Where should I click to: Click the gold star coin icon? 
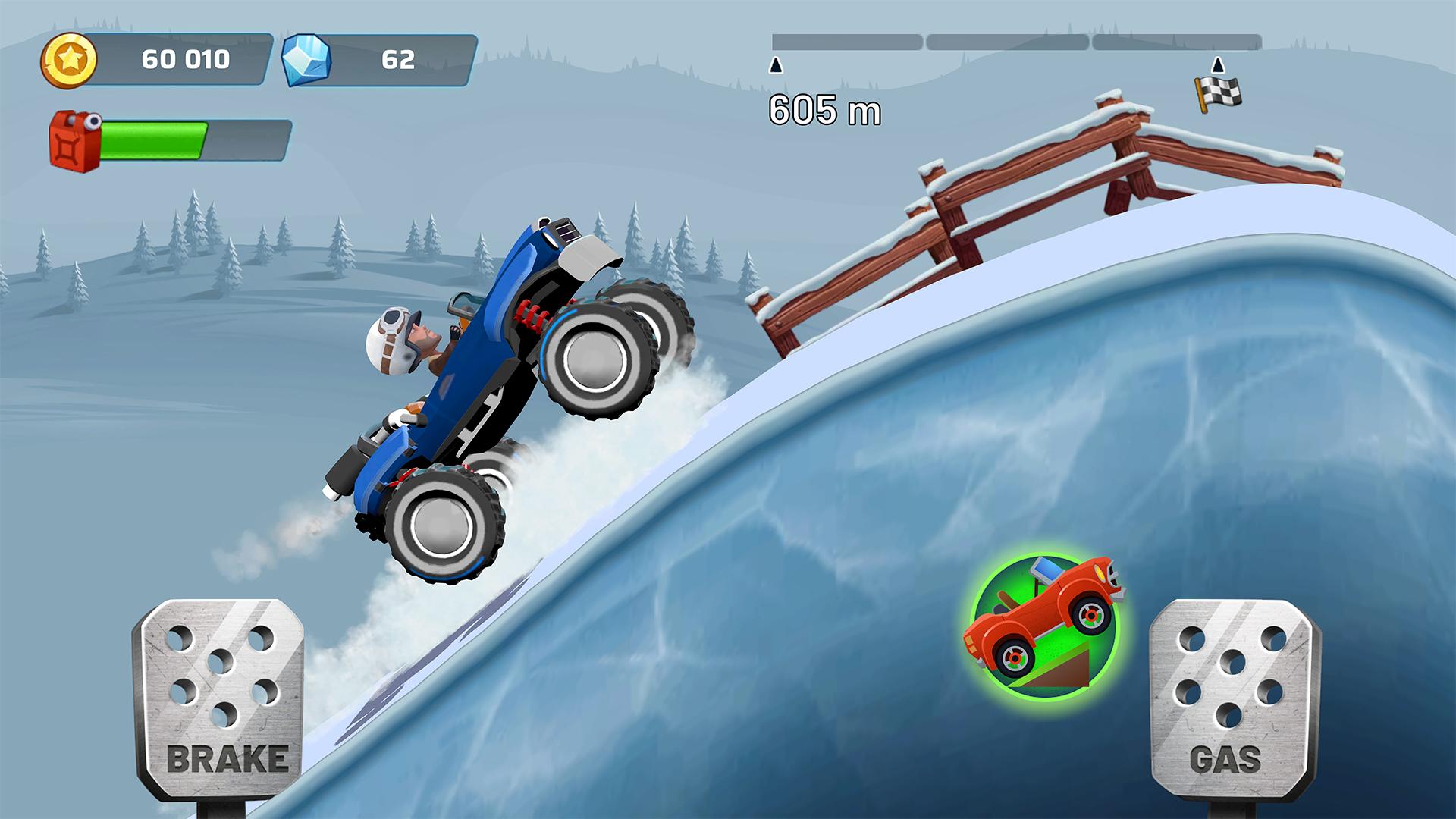(70, 59)
